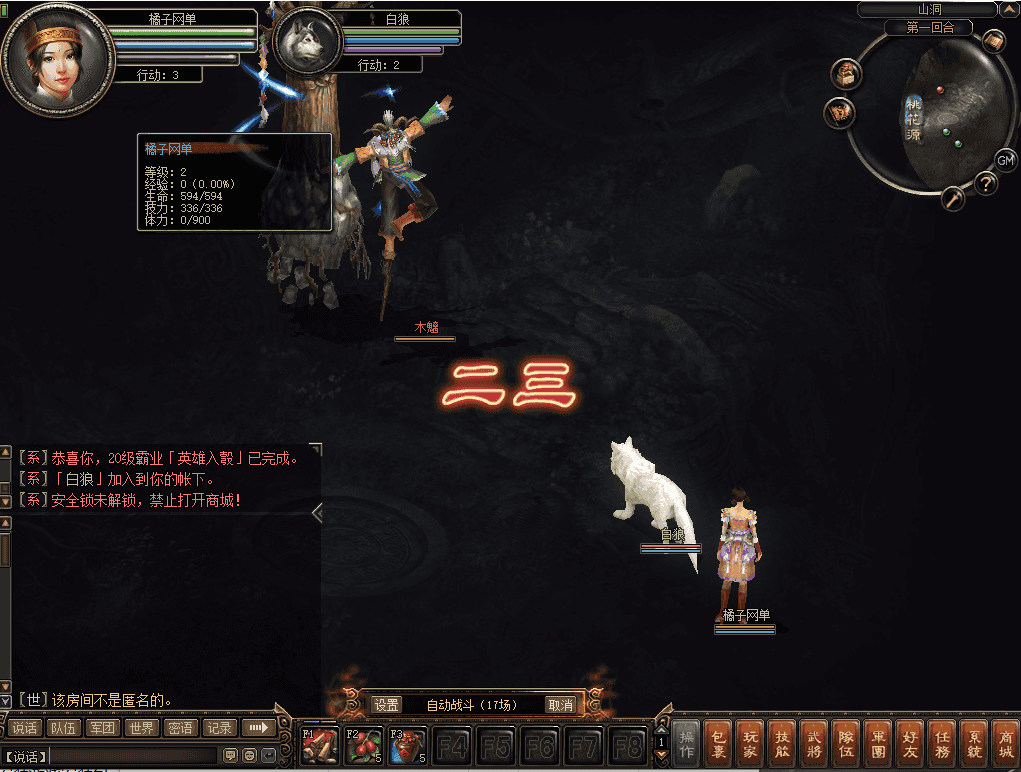Select the 世界 chat channel tab
Screen dimensions: 1021x772
142,728
